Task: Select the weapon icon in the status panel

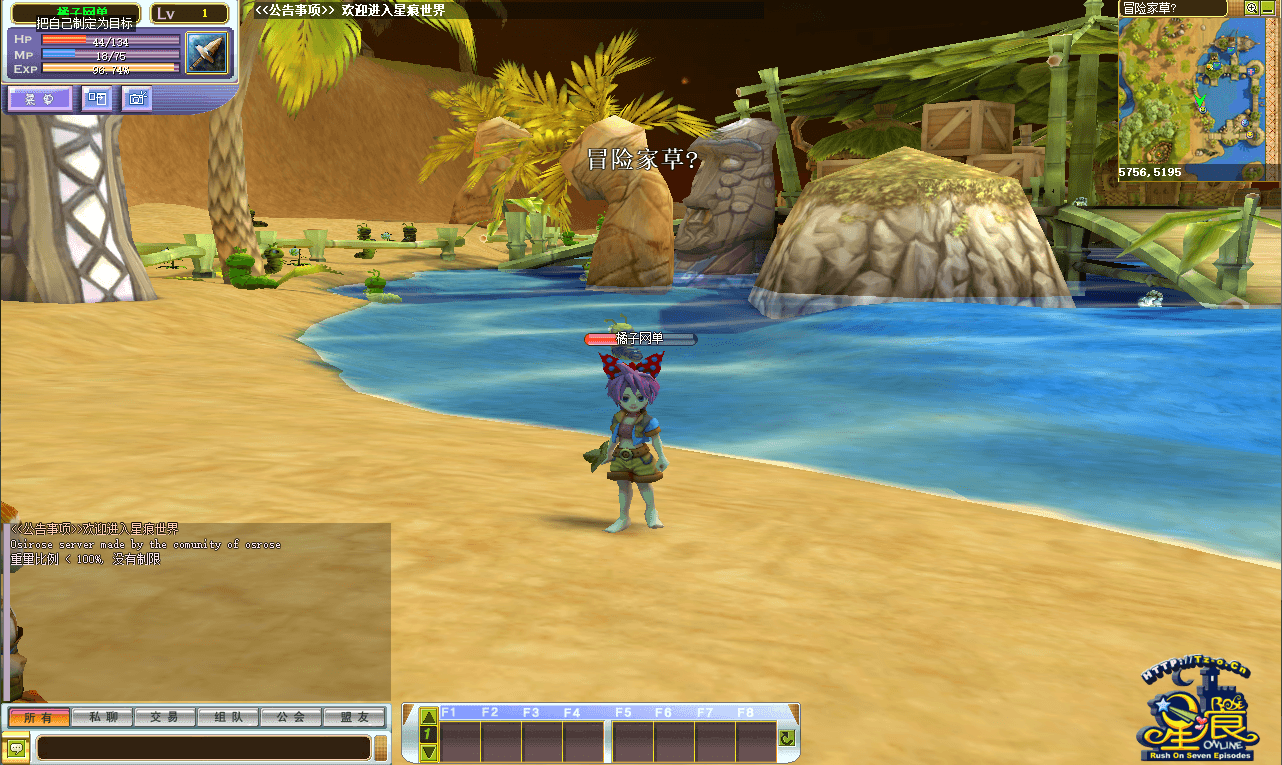Action: 208,52
